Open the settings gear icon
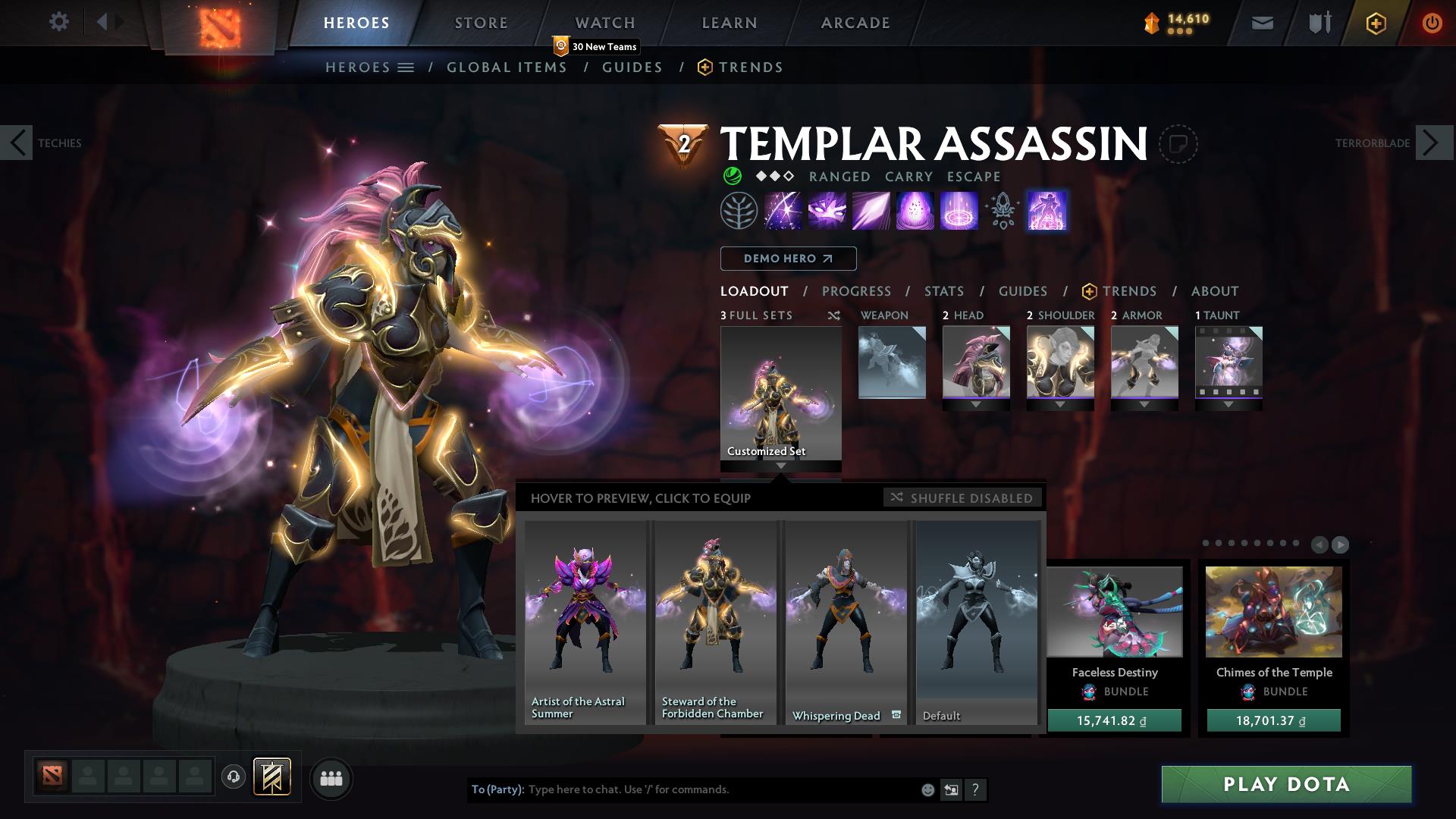This screenshot has width=1456, height=819. click(58, 22)
